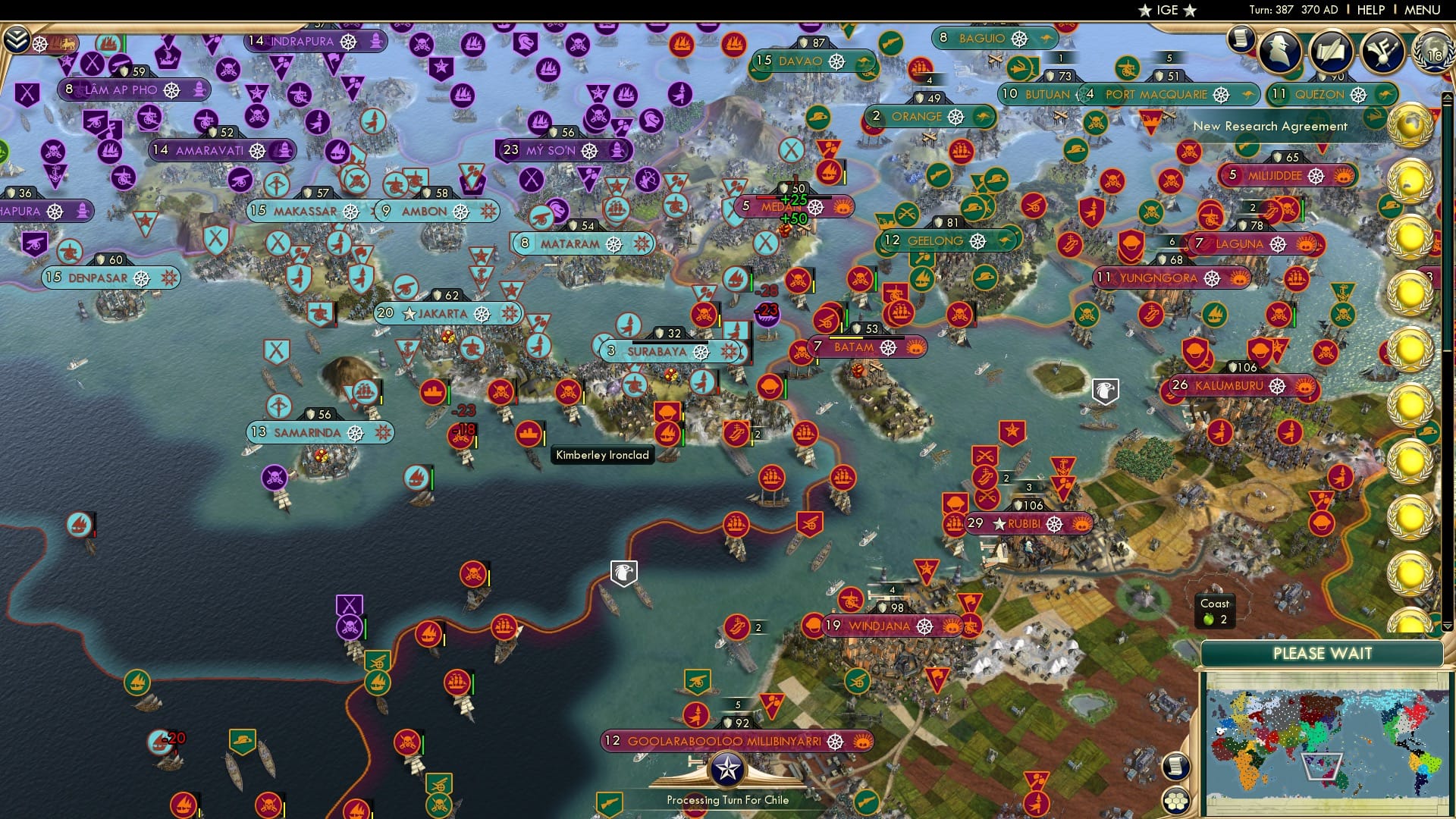Open the Diplomacy overview scroll-and-quill icon
Image resolution: width=1456 pixels, height=819 pixels.
point(1332,52)
